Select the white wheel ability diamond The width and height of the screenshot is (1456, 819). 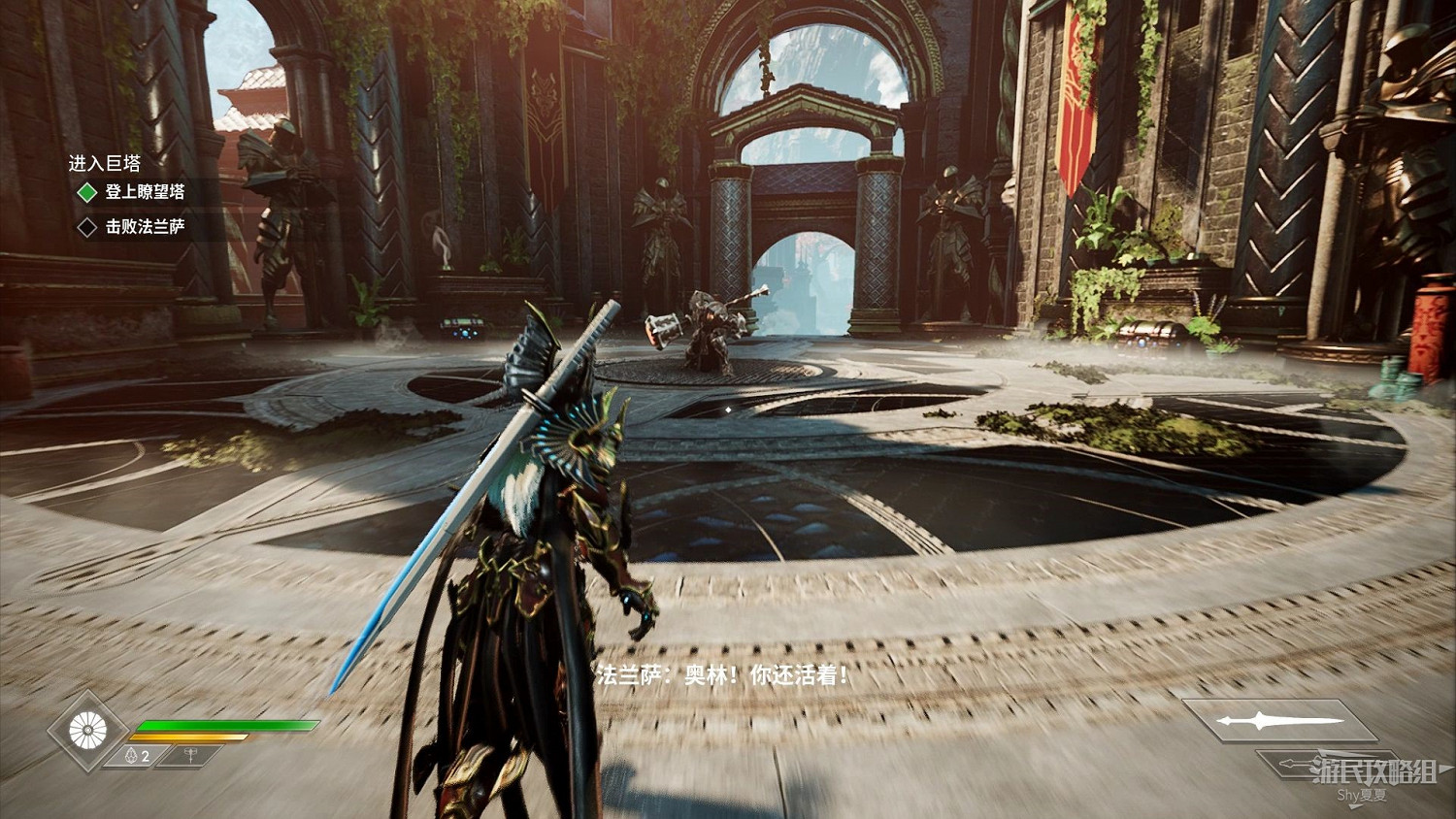coord(87,731)
